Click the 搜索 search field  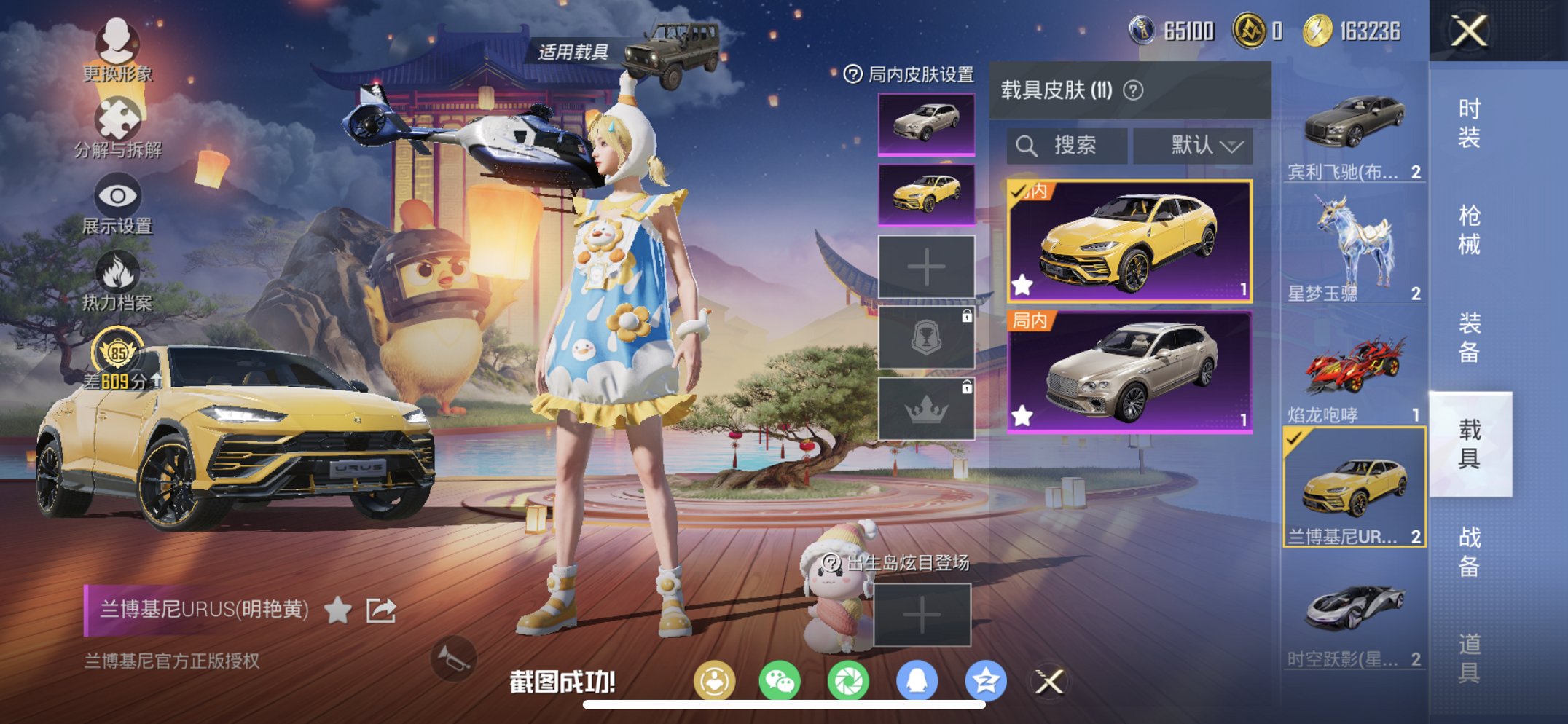(1066, 144)
